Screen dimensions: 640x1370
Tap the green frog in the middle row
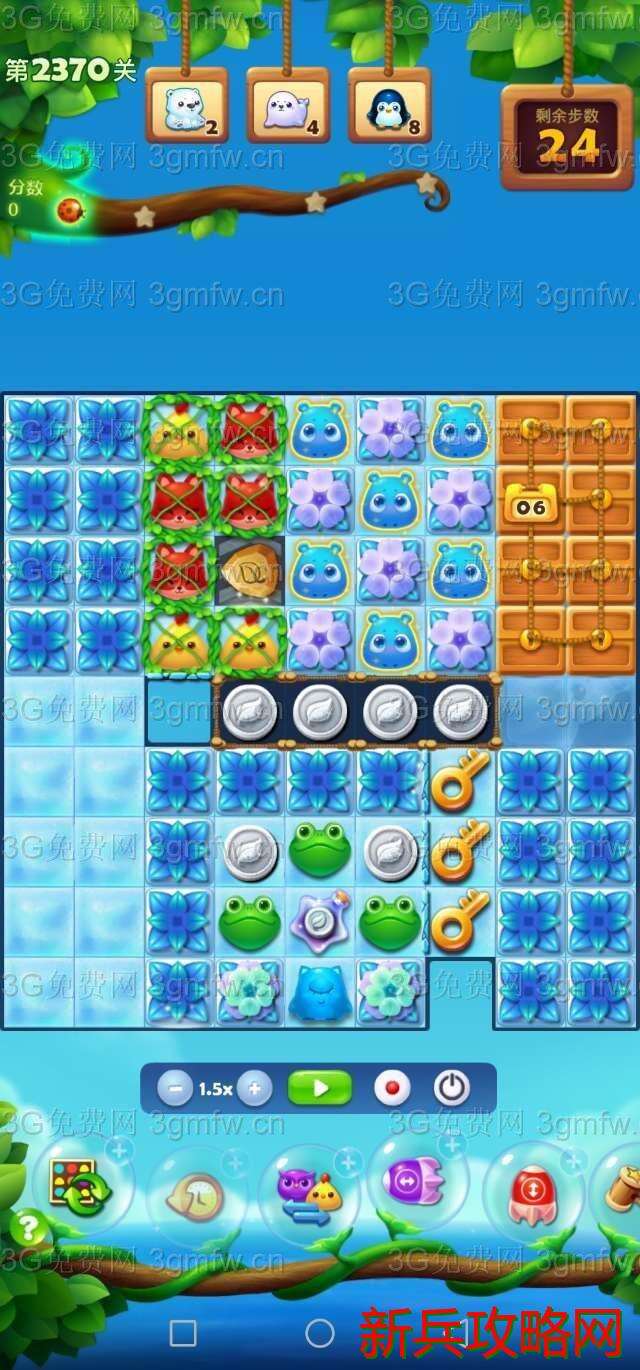pos(320,849)
